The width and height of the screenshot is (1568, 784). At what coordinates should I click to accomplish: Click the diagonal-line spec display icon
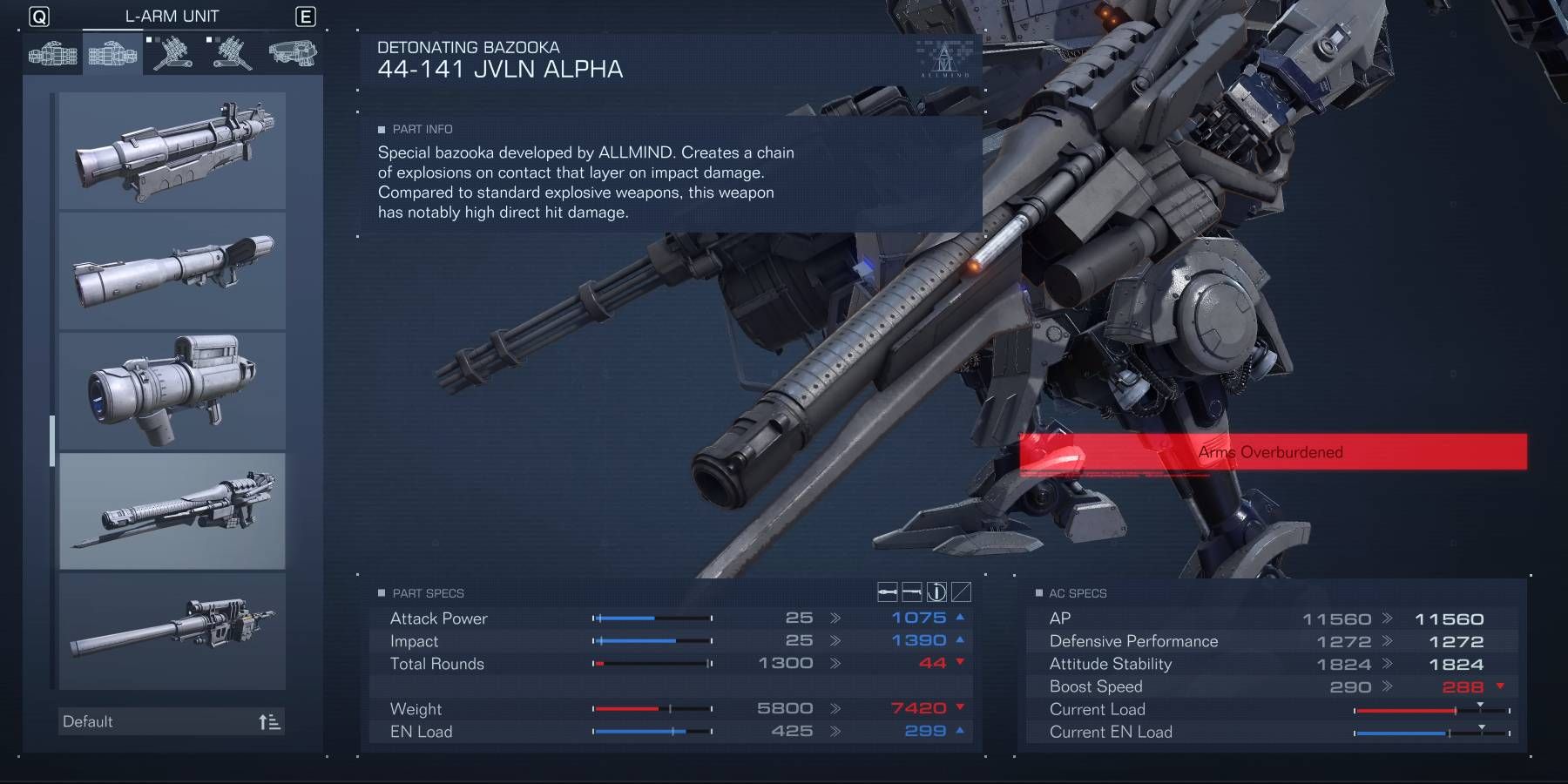click(x=961, y=592)
